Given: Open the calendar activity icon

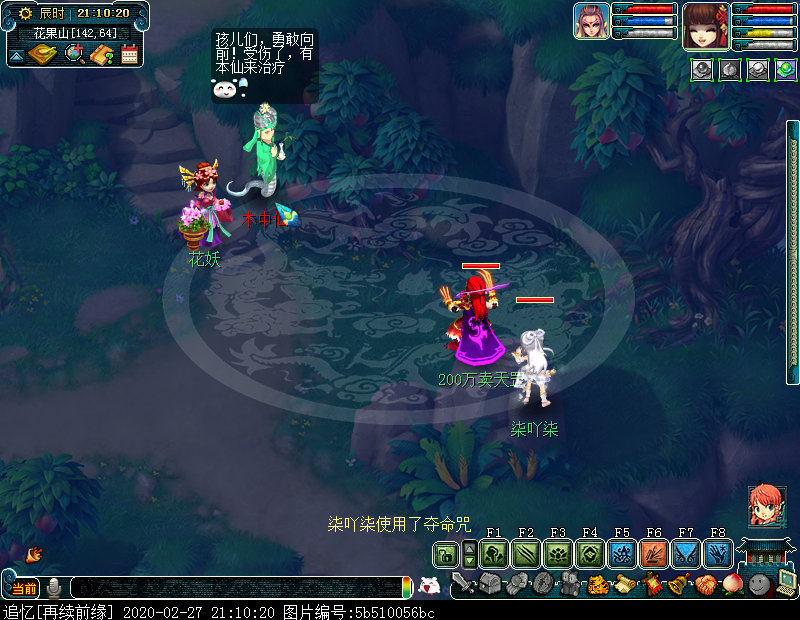Looking at the screenshot, I should pos(129,54).
